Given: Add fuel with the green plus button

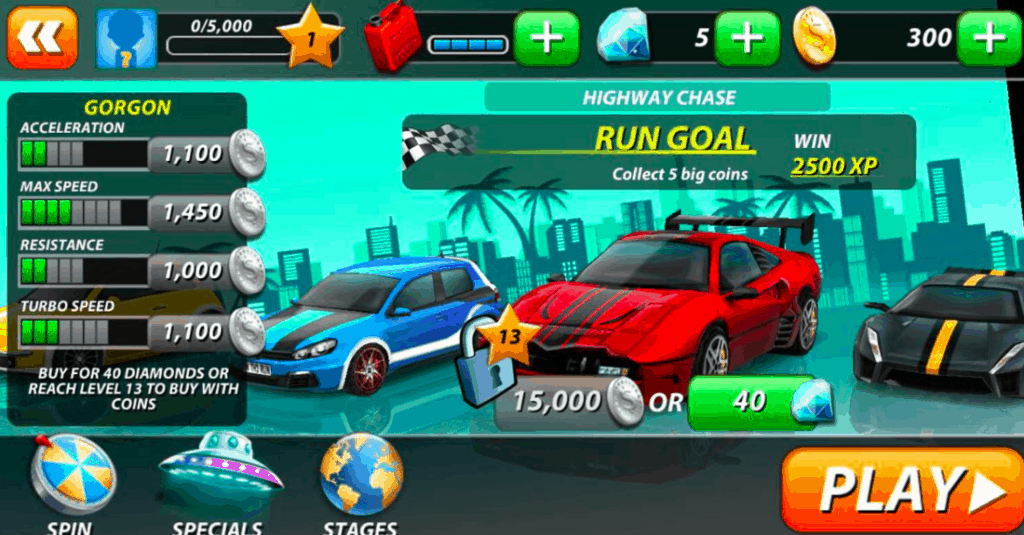Looking at the screenshot, I should tap(546, 39).
